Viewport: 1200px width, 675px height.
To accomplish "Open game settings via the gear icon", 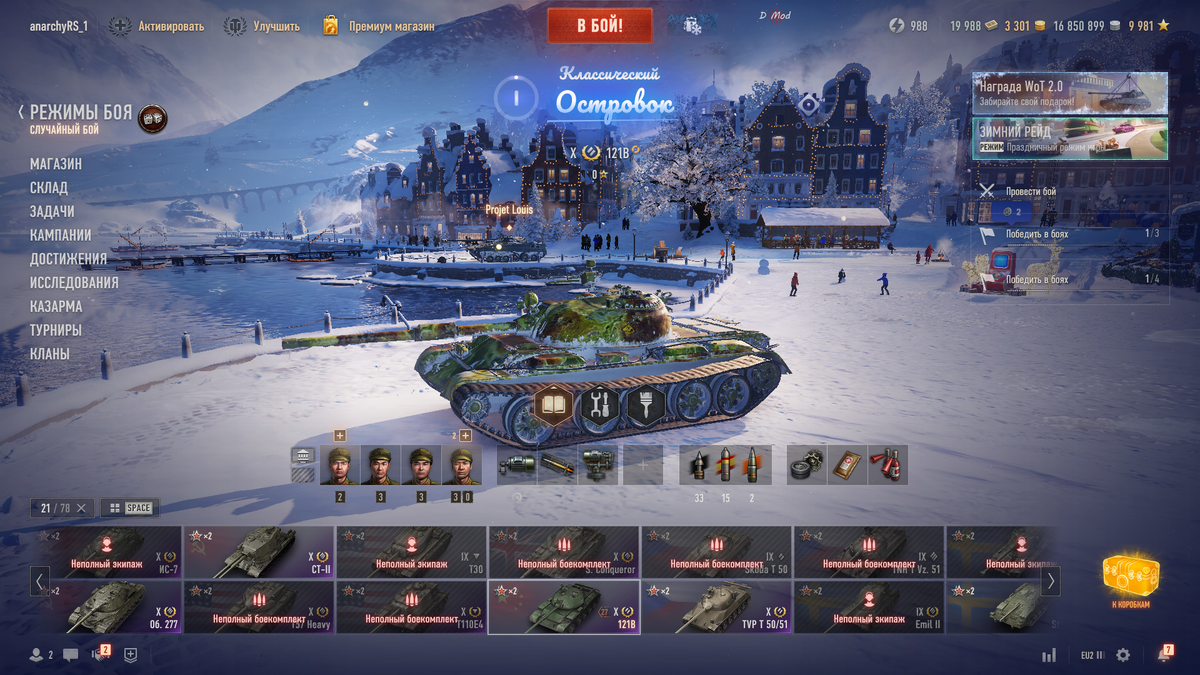I will coord(1123,655).
